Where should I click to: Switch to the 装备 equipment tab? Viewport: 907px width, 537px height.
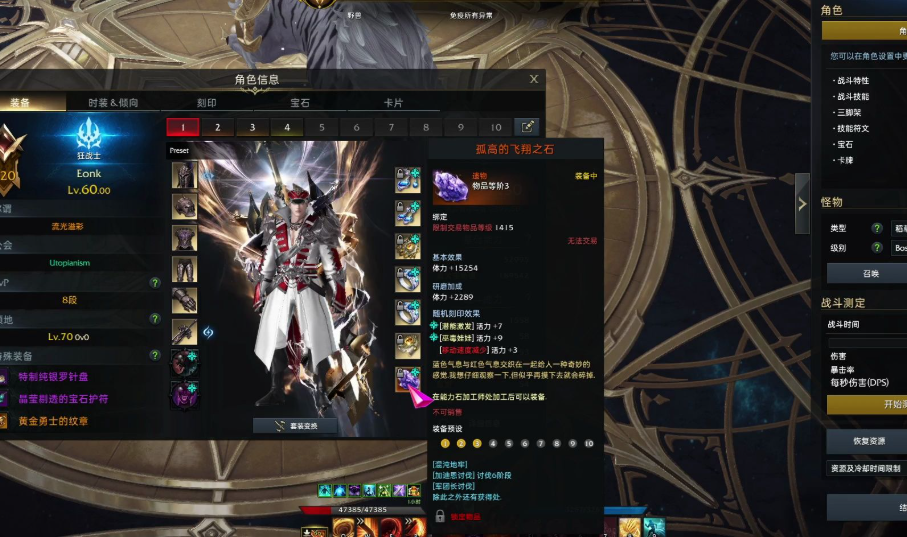click(22, 102)
